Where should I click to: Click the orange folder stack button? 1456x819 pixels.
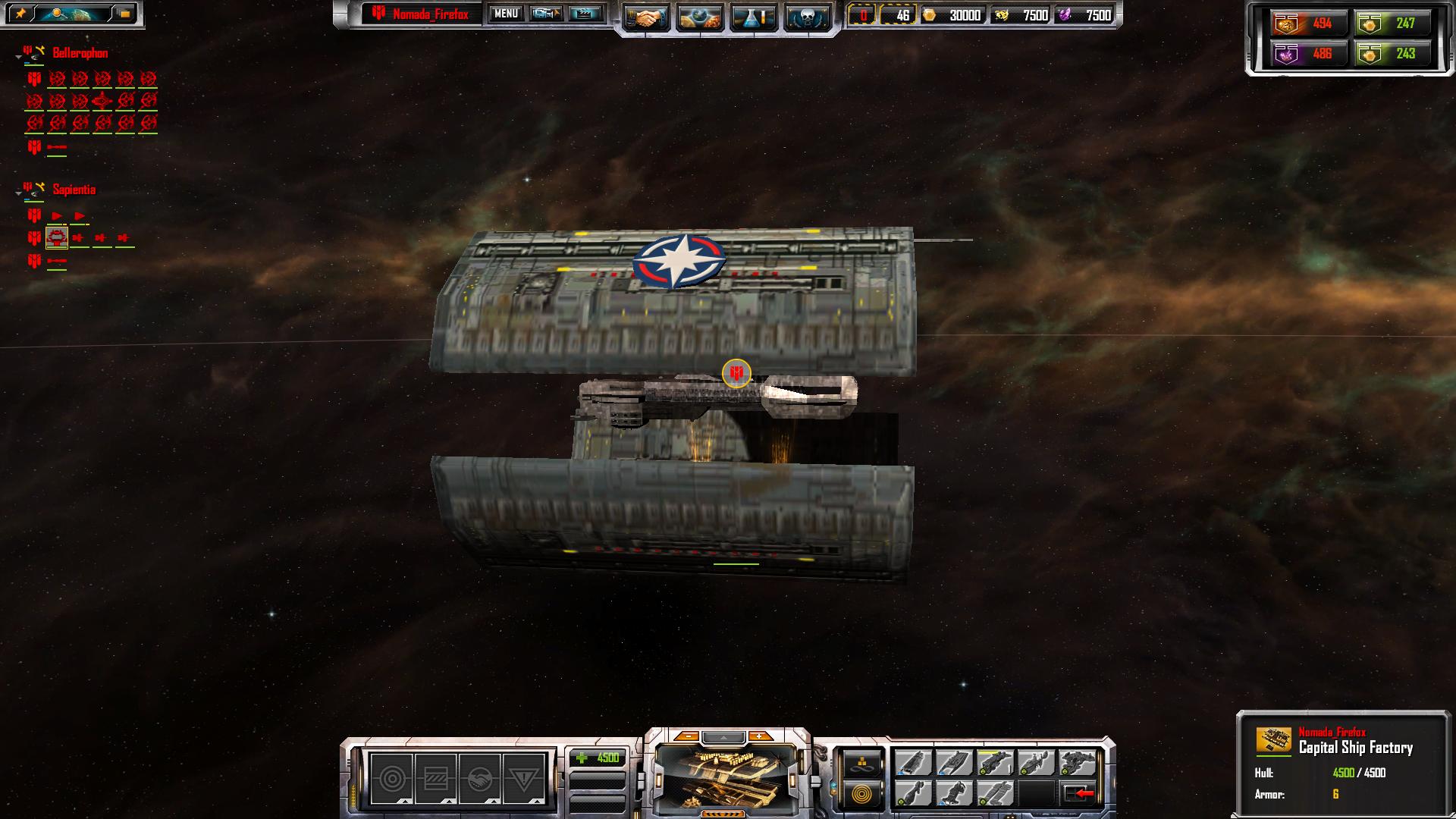pos(124,14)
